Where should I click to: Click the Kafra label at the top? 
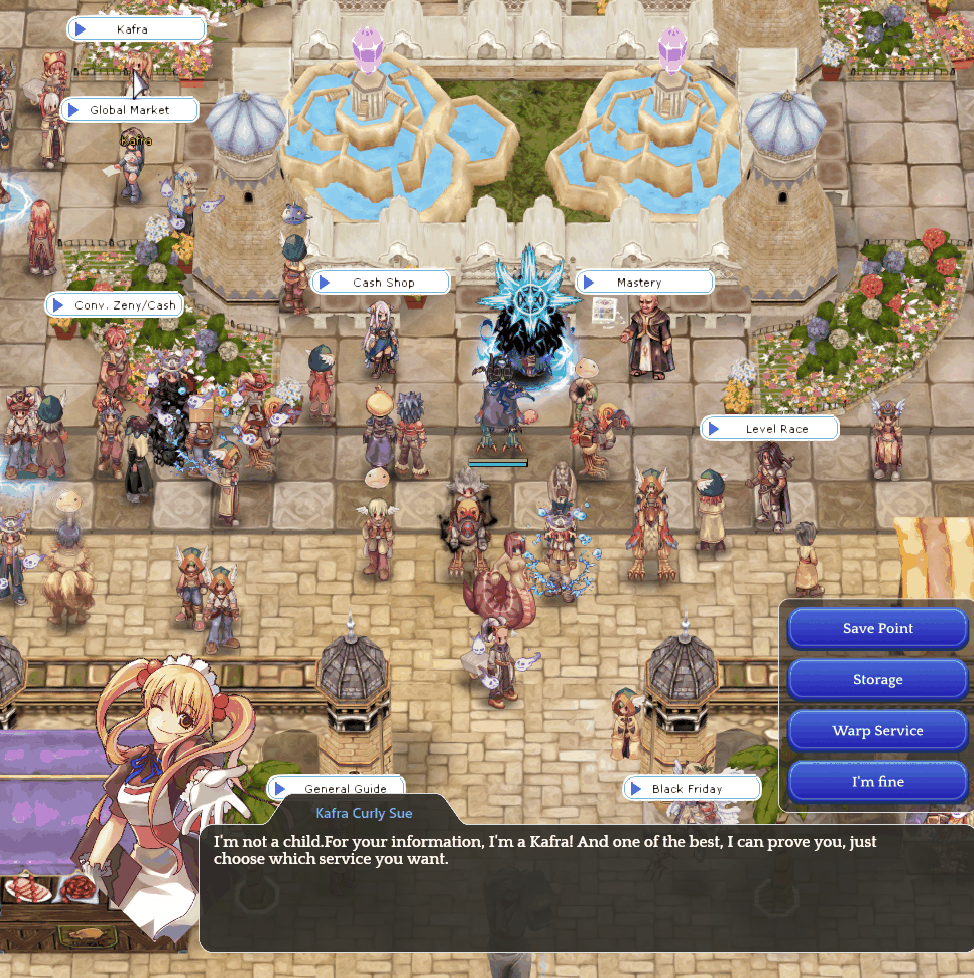(x=136, y=30)
